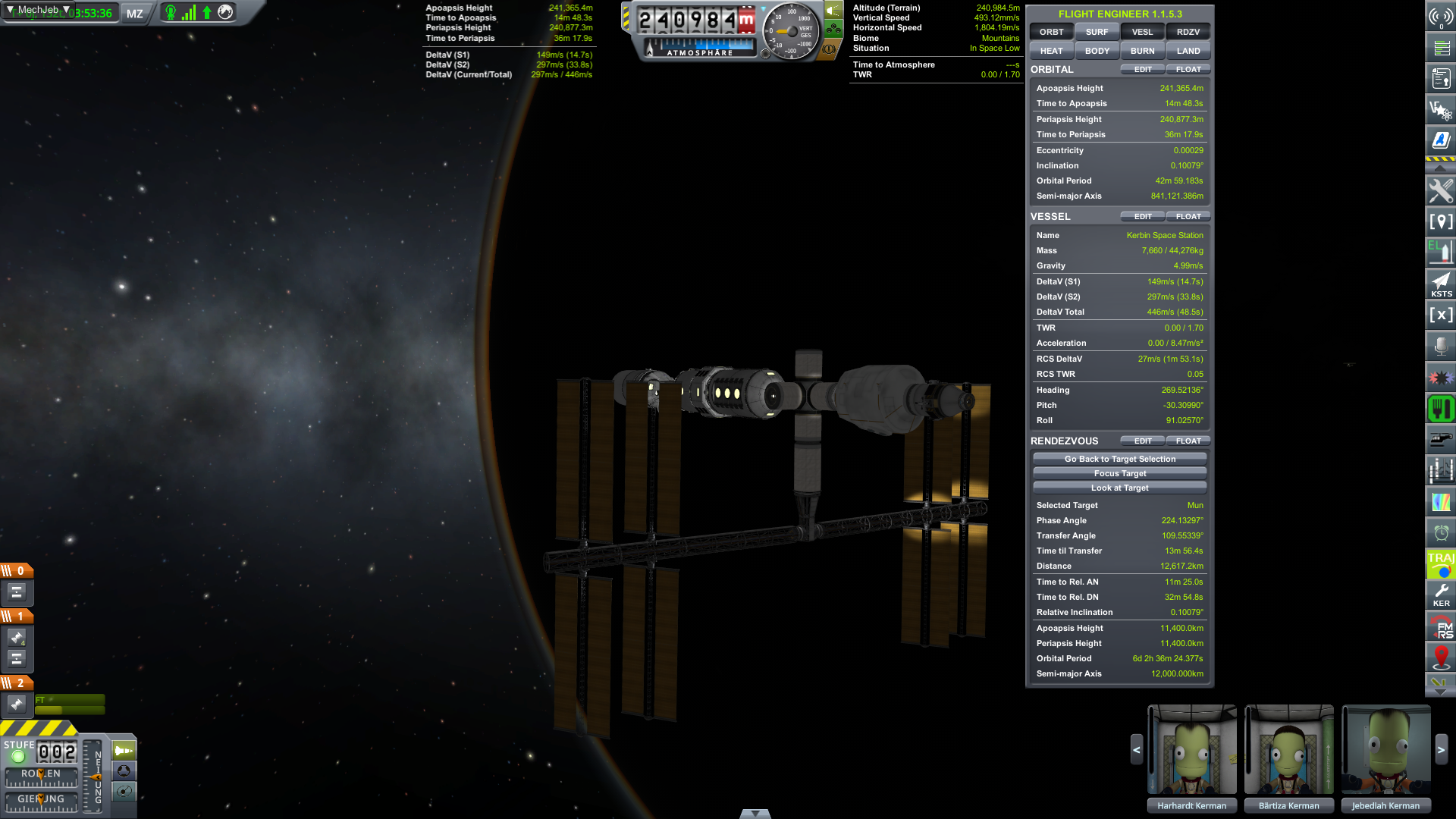Open the VESL tab
The width and height of the screenshot is (1456, 819).
click(1142, 32)
